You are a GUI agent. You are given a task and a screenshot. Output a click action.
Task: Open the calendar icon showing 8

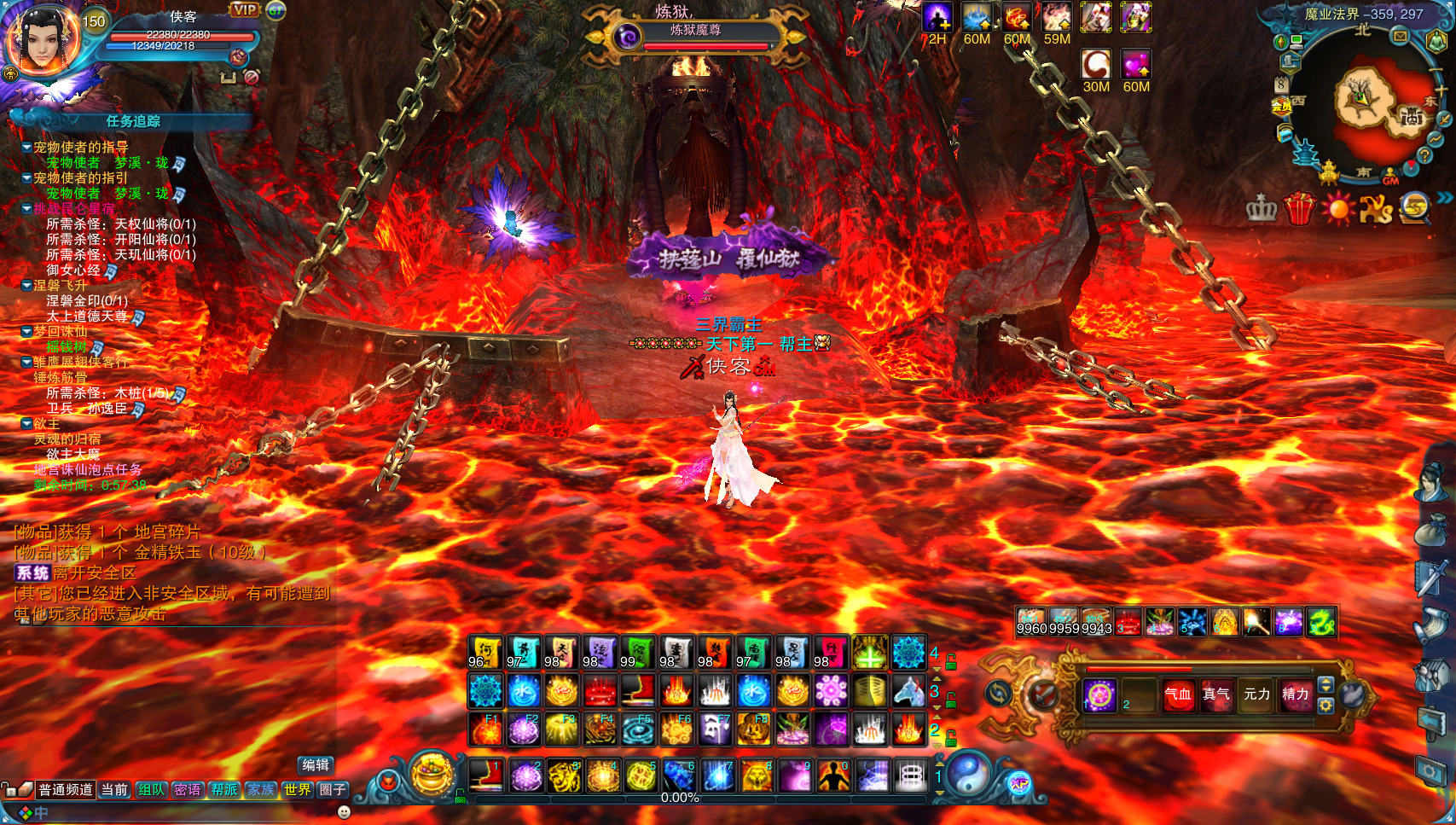1281,84
